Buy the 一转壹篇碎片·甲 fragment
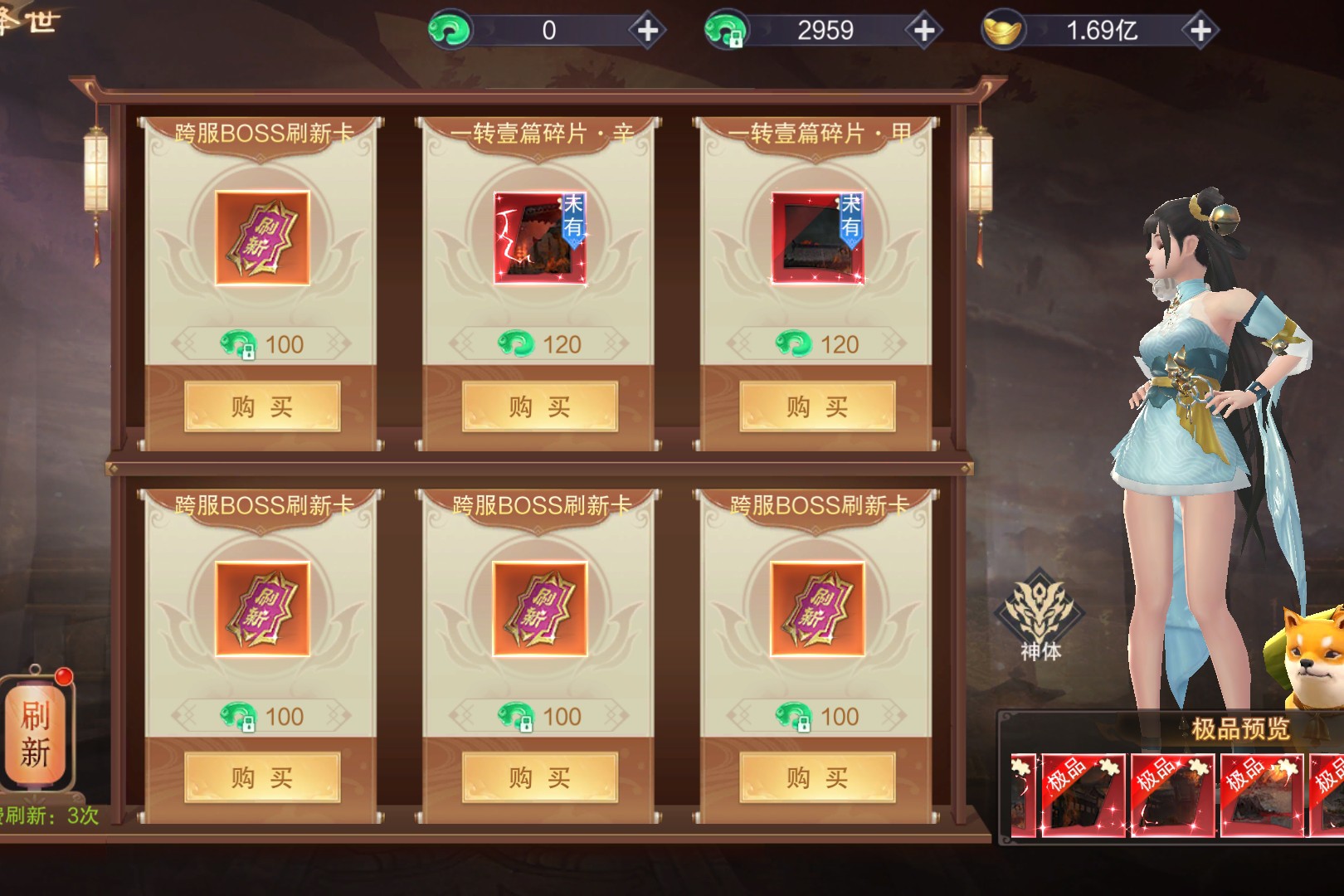 pyautogui.click(x=817, y=407)
